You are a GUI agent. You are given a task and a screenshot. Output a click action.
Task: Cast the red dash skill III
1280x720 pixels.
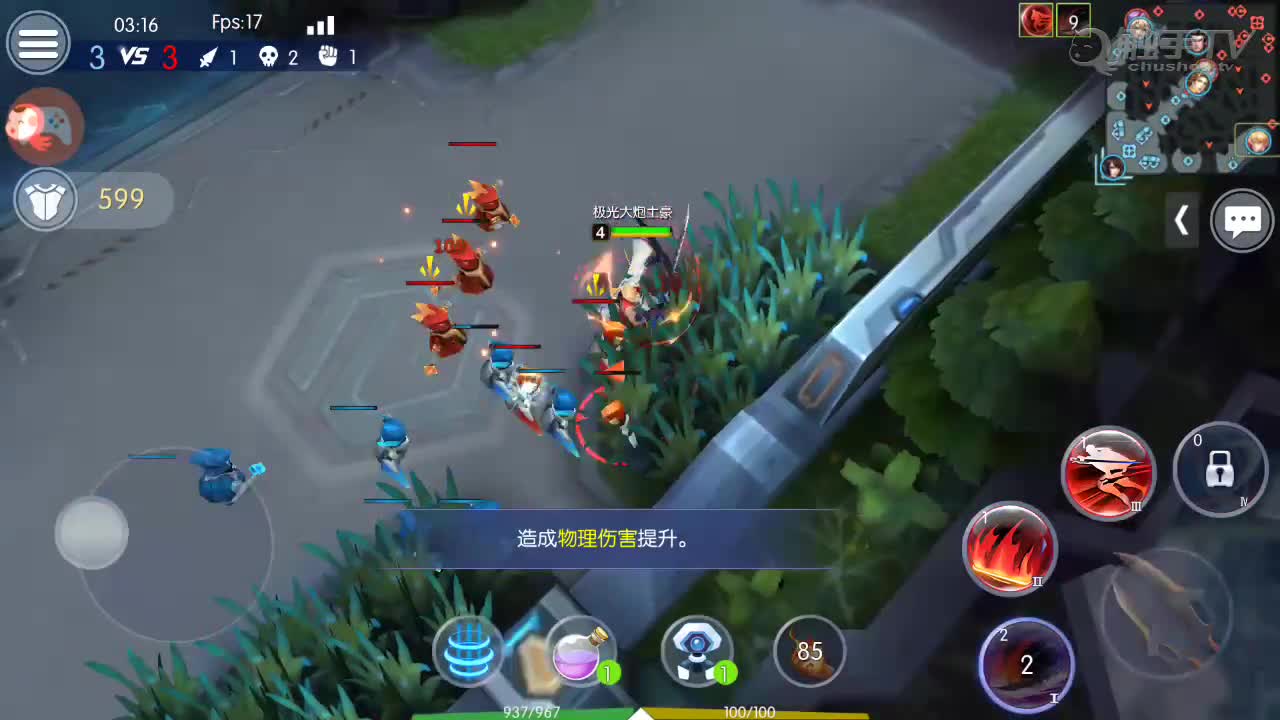[x=1109, y=472]
